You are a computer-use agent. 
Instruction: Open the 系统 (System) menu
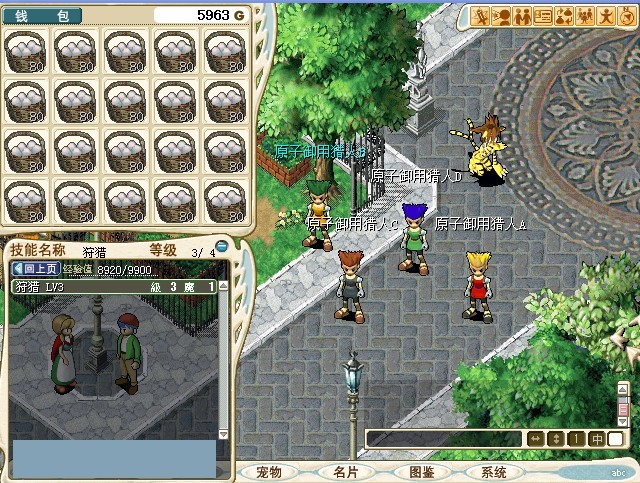click(x=494, y=472)
